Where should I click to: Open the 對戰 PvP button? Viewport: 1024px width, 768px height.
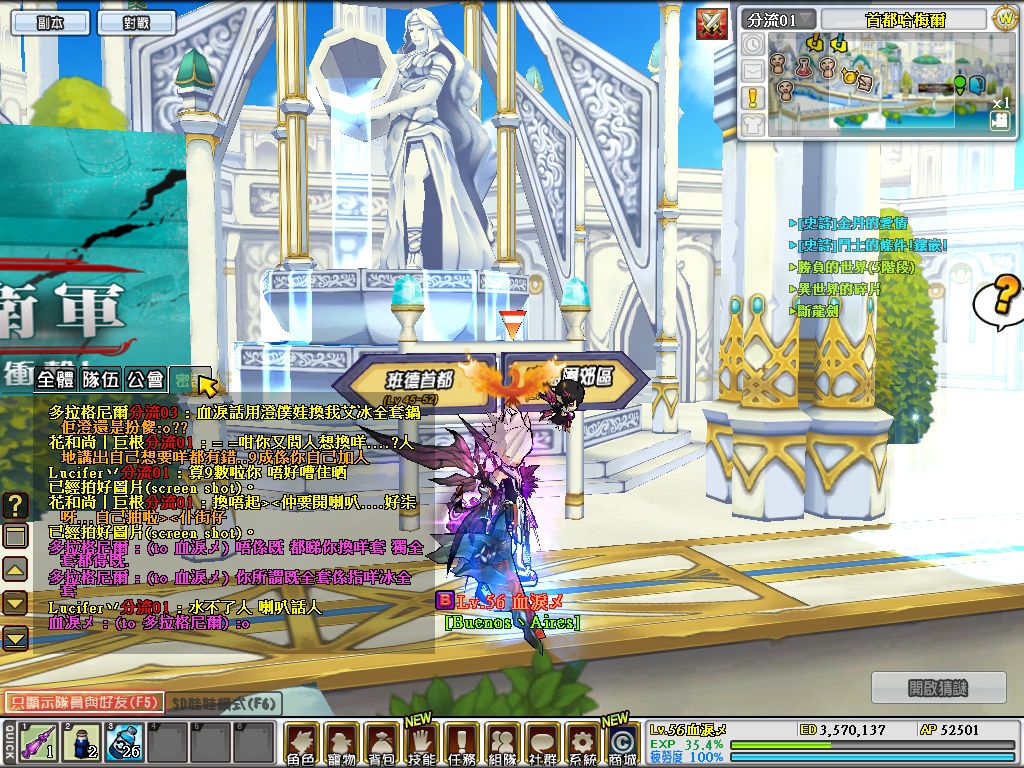pos(136,22)
